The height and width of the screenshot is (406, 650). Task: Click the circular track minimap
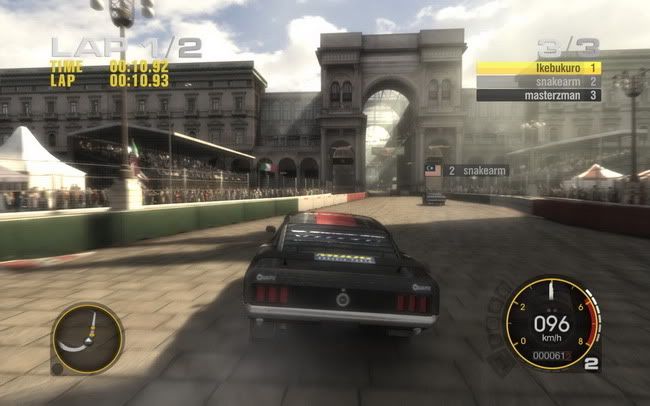tap(87, 339)
